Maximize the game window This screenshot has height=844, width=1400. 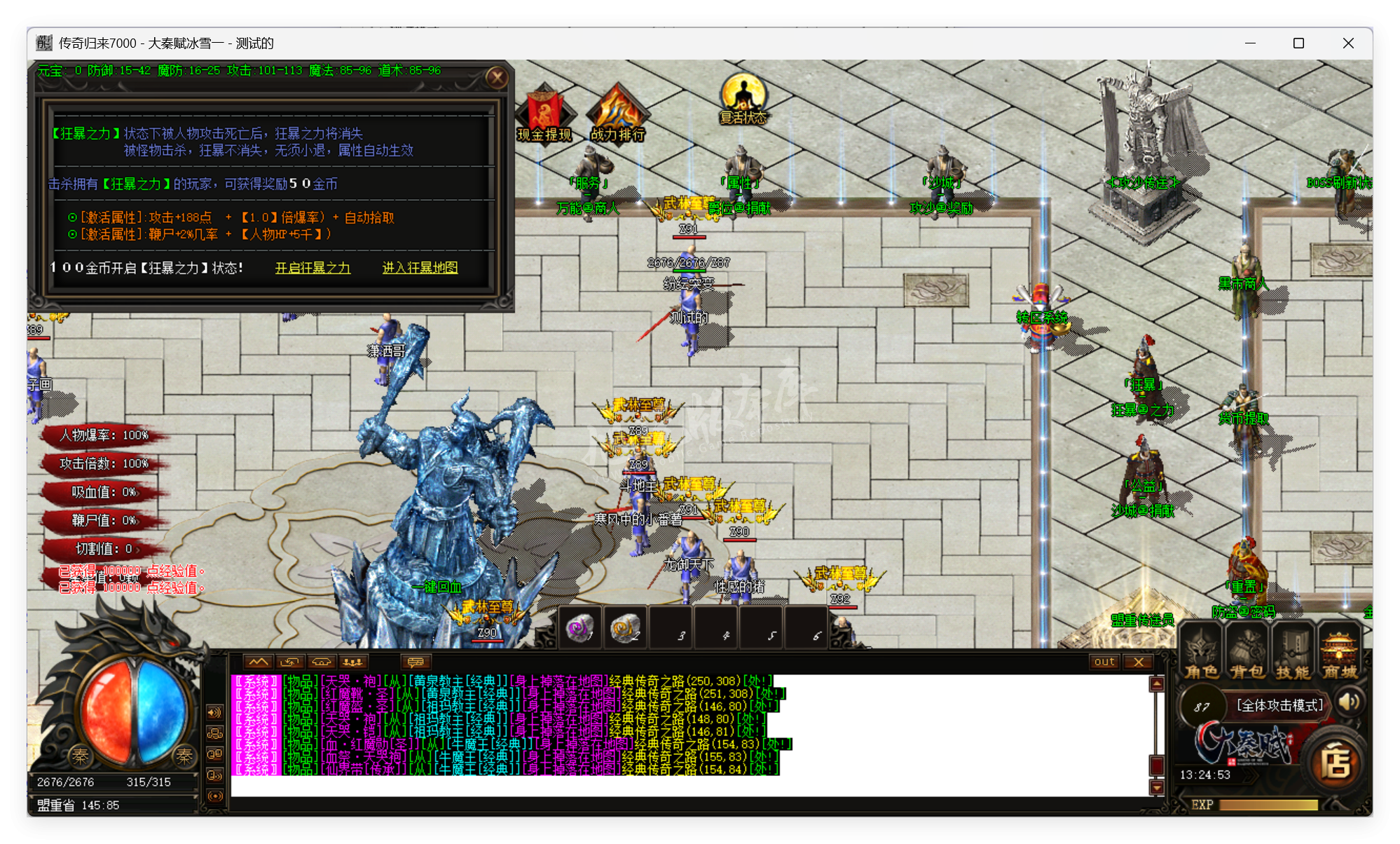click(x=1298, y=43)
